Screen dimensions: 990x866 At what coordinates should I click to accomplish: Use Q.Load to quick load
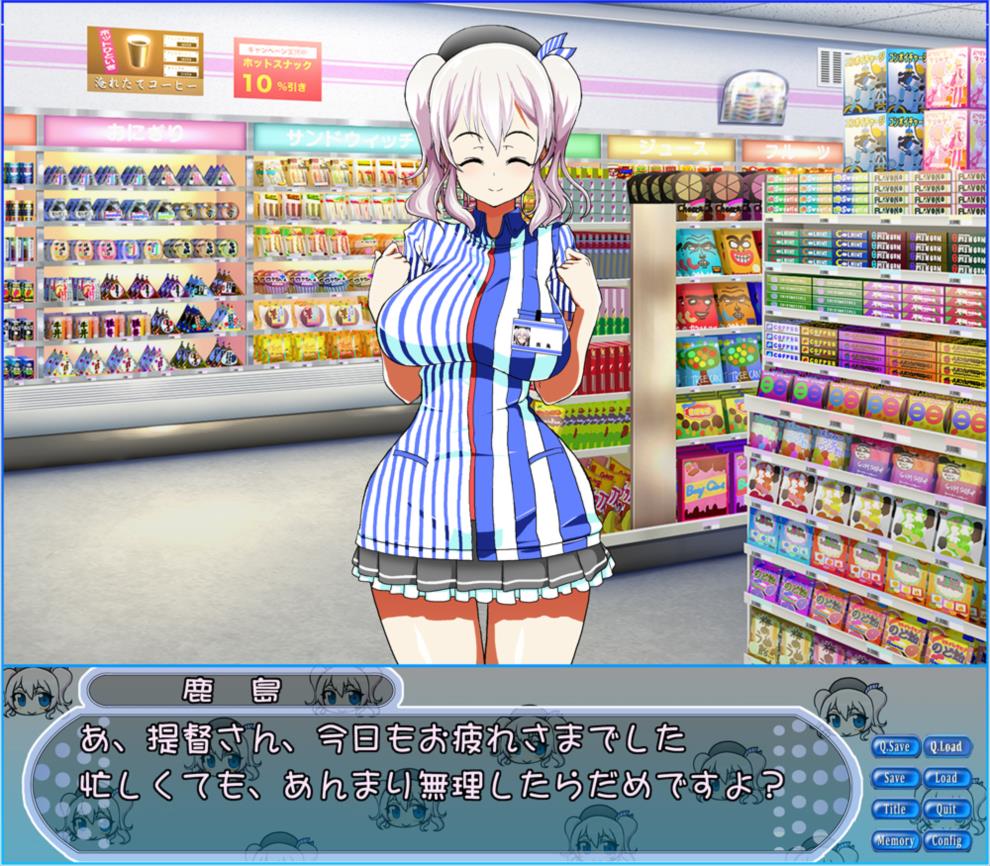click(945, 746)
